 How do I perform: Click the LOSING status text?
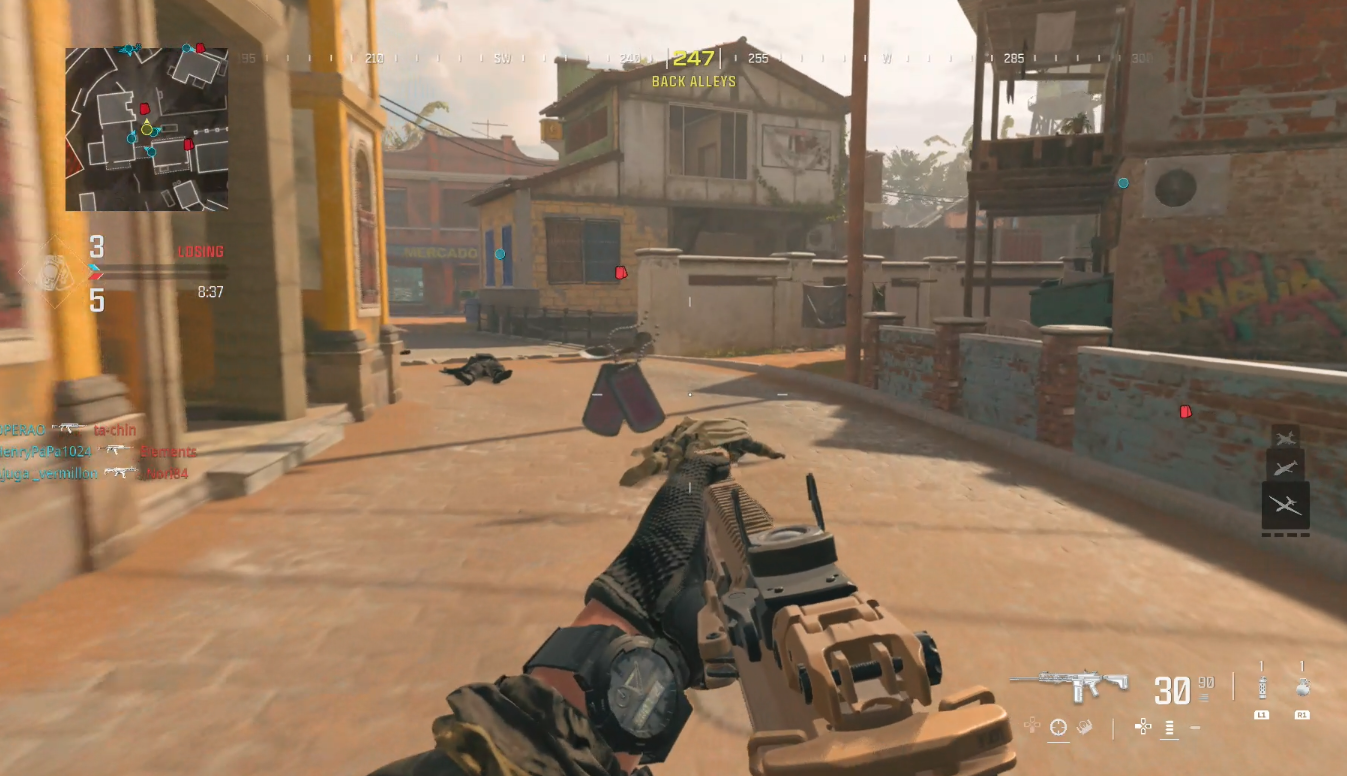pyautogui.click(x=200, y=252)
